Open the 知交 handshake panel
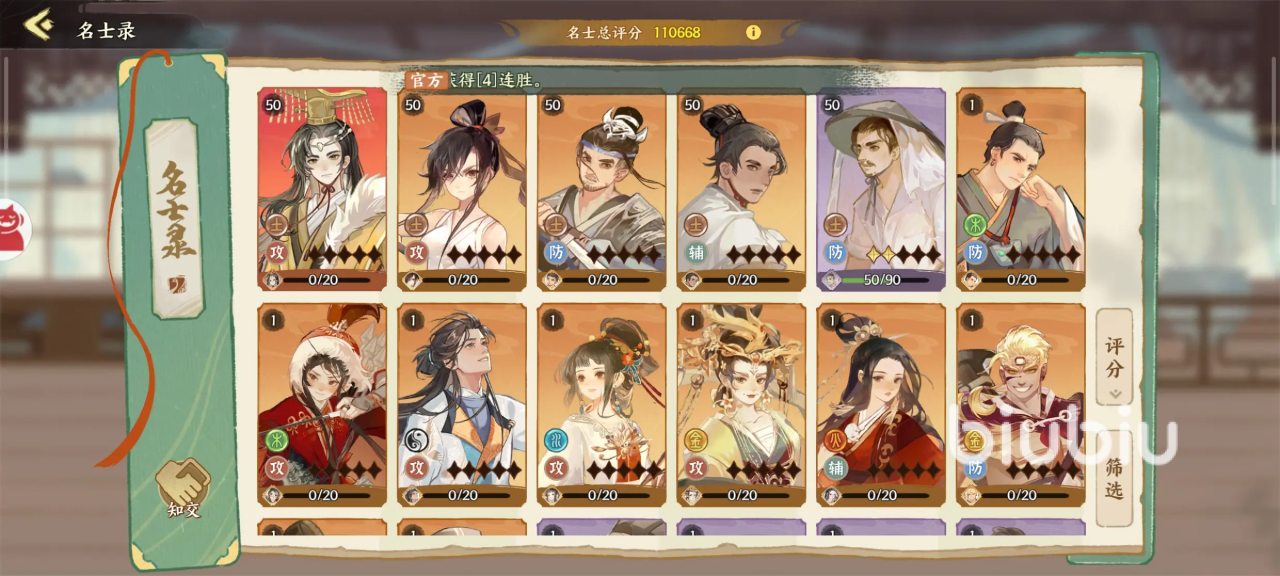This screenshot has height=576, width=1280. [x=182, y=488]
